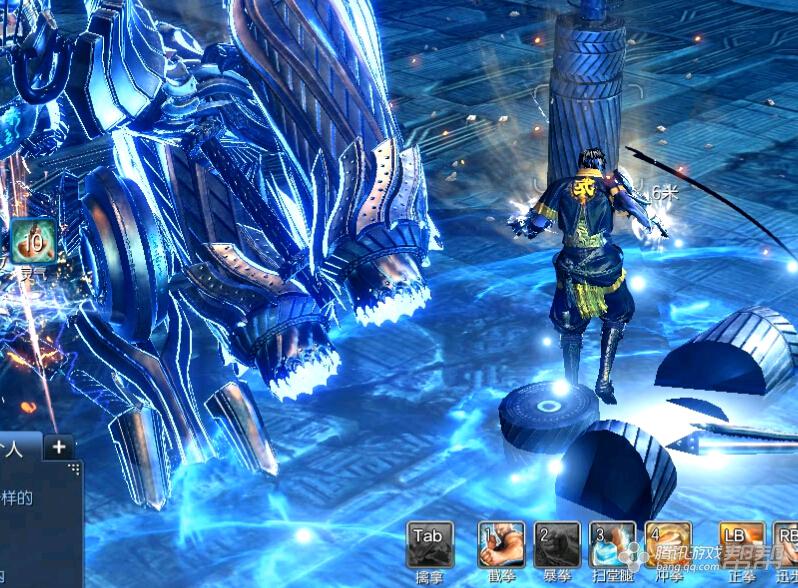
Task: Activate the 冲拳 punch skill
Action: [668, 544]
